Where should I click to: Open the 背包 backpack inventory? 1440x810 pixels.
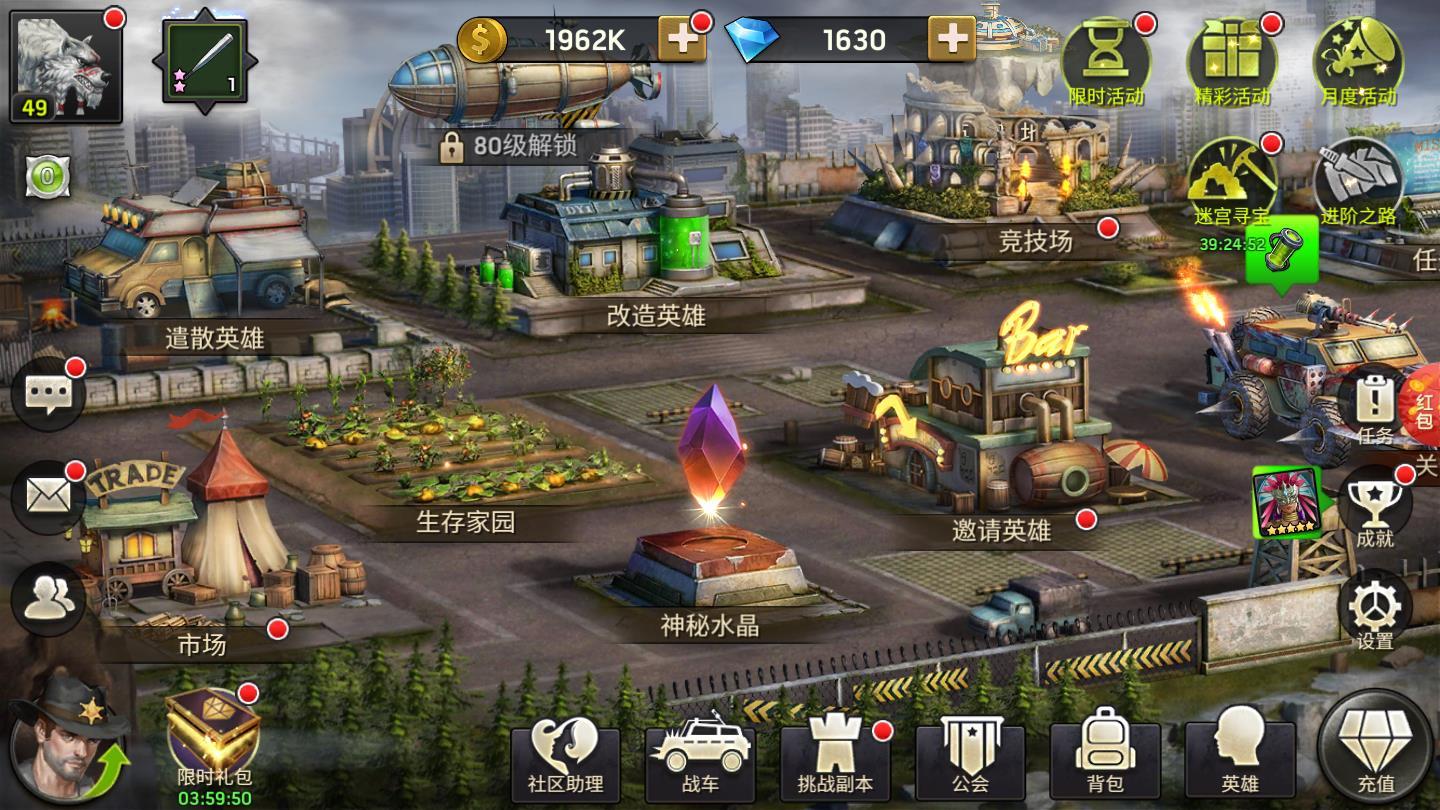[x=1105, y=760]
